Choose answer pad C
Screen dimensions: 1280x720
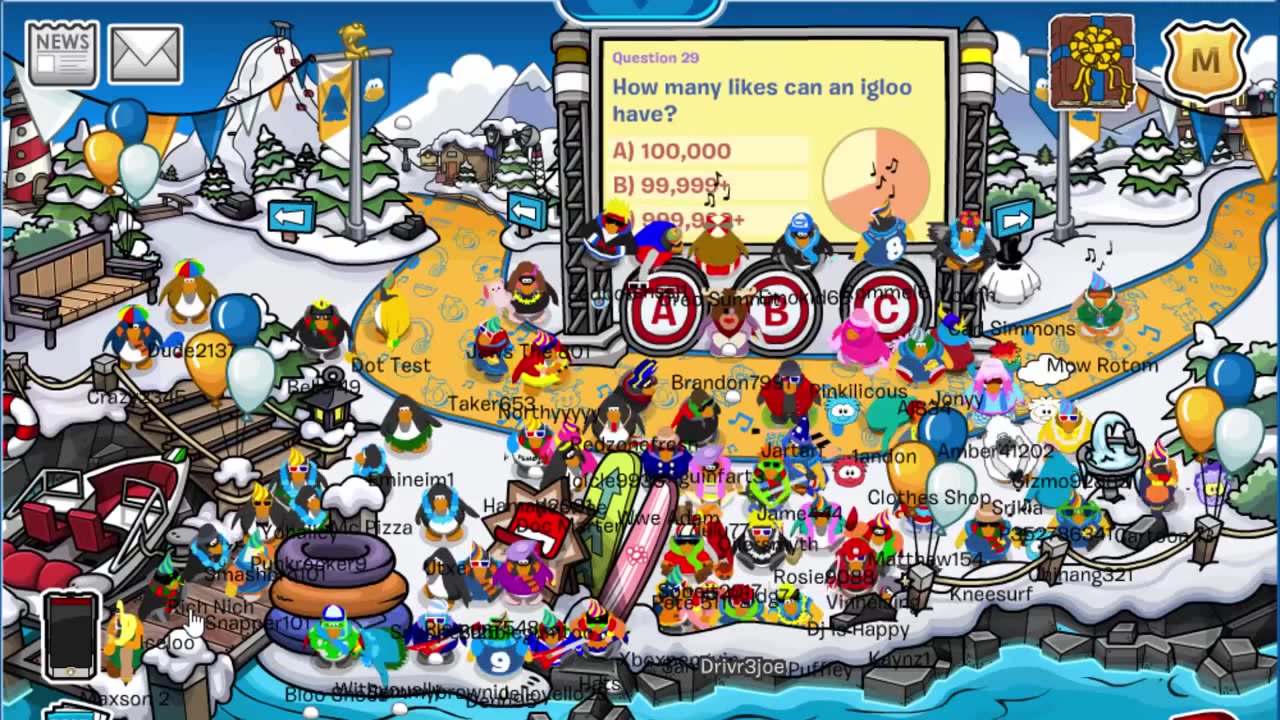coord(886,308)
